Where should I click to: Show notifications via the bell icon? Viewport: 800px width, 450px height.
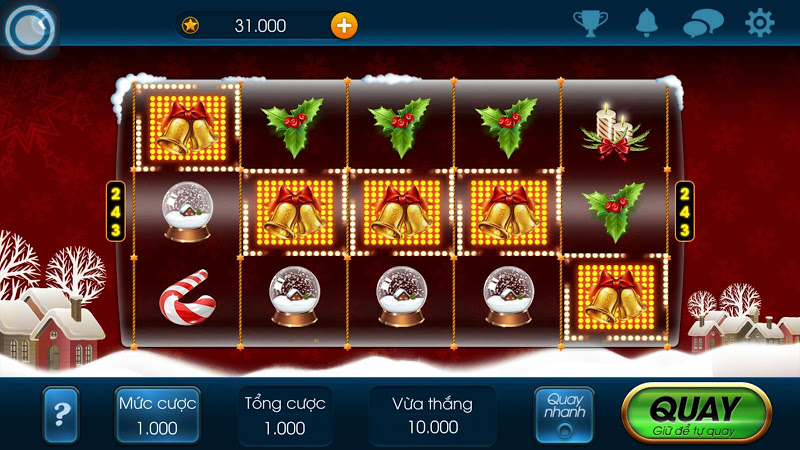[x=647, y=22]
